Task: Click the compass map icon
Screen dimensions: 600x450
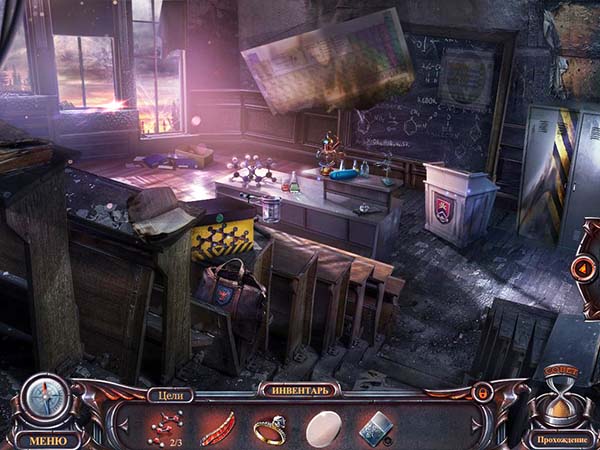Action: point(45,399)
